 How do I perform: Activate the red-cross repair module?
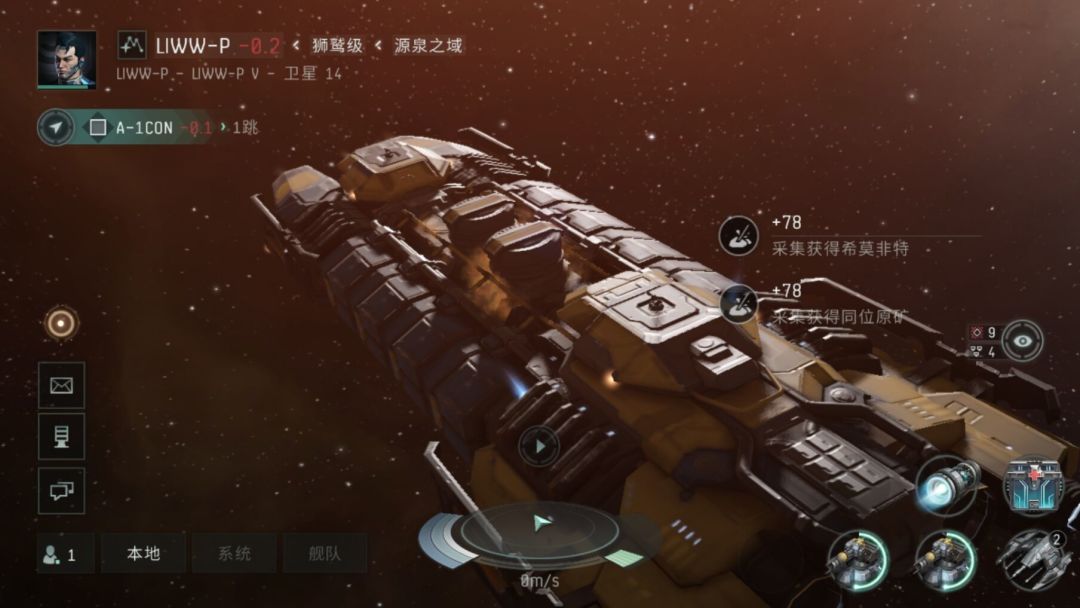coord(1034,487)
